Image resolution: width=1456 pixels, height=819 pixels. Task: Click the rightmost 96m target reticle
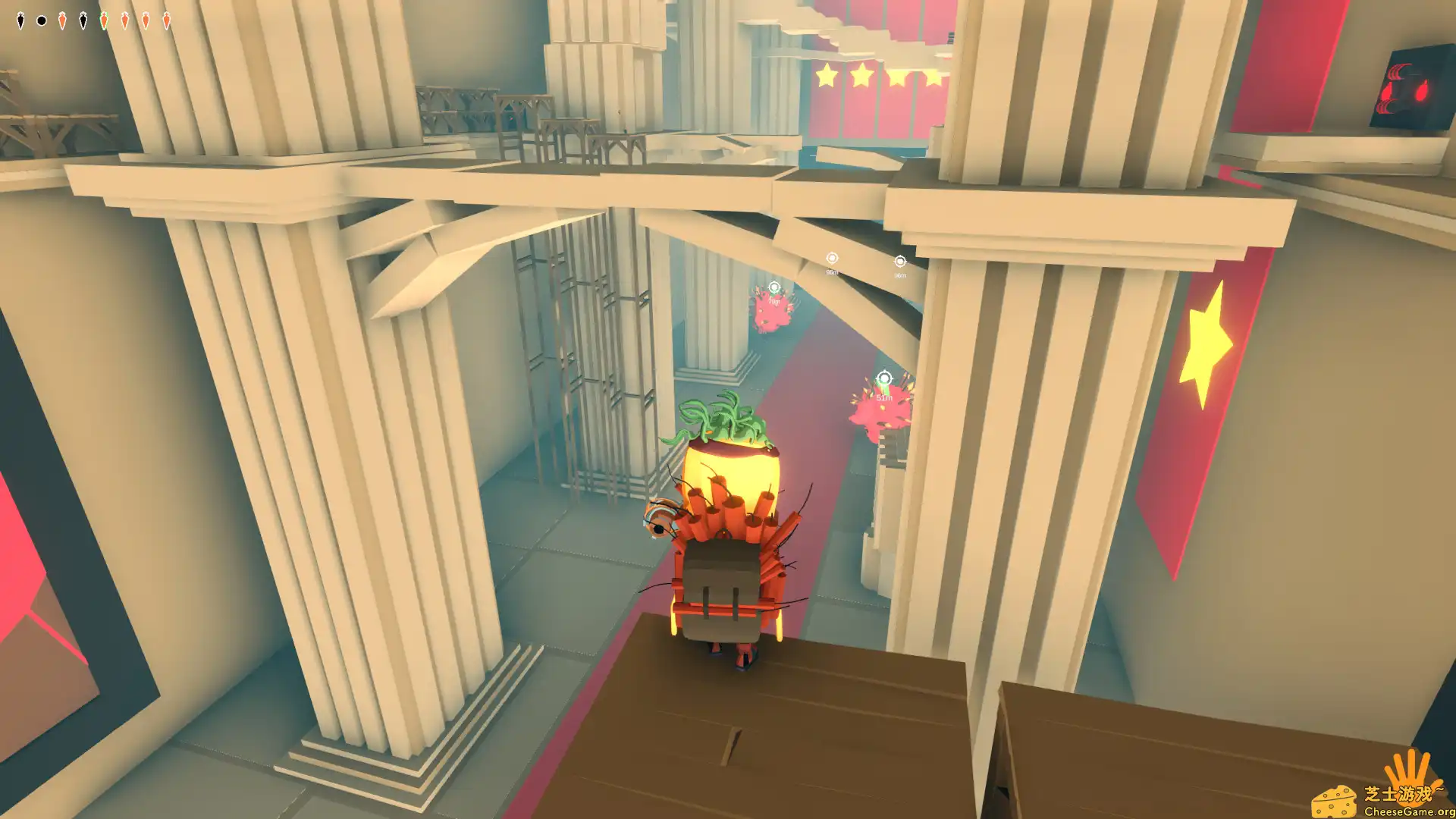[x=900, y=260]
